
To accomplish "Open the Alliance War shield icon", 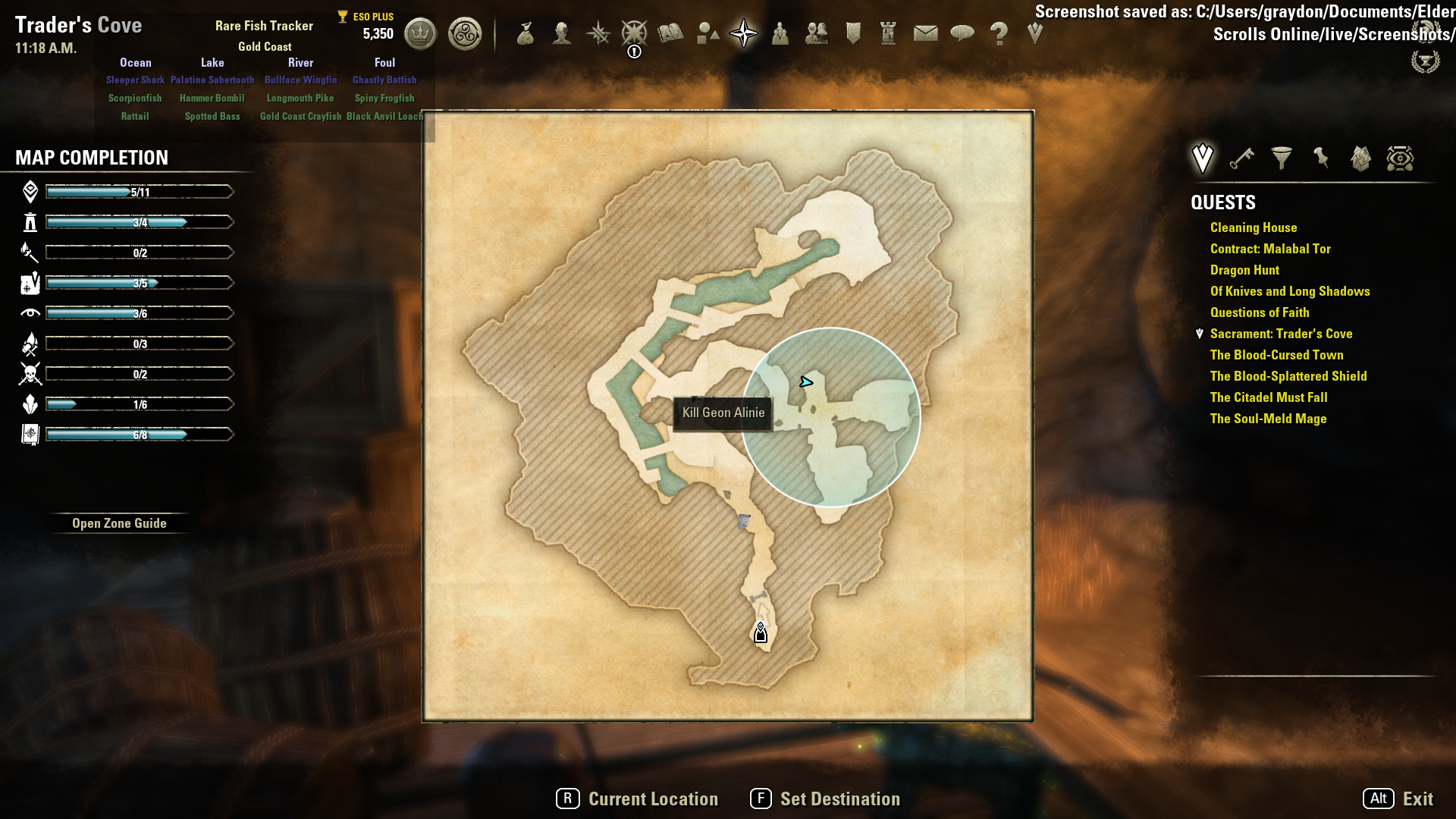I will coord(853,33).
